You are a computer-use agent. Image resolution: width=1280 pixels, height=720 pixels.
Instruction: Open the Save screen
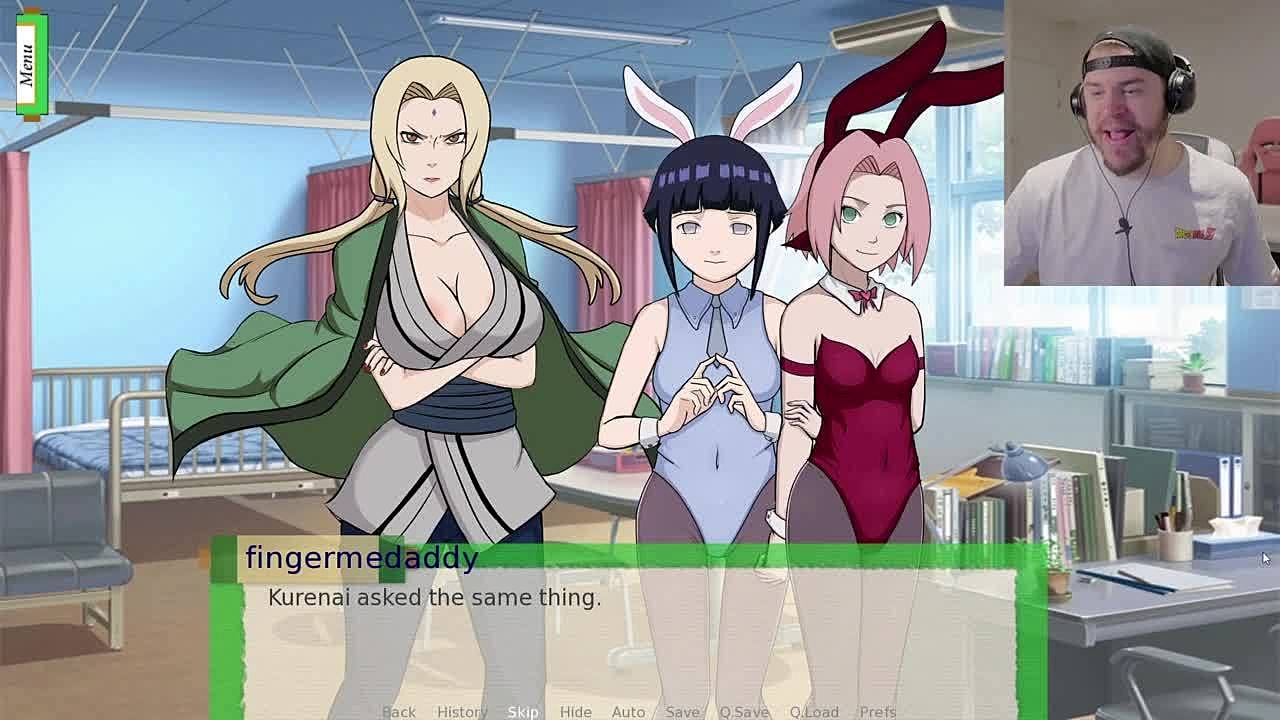coord(682,711)
